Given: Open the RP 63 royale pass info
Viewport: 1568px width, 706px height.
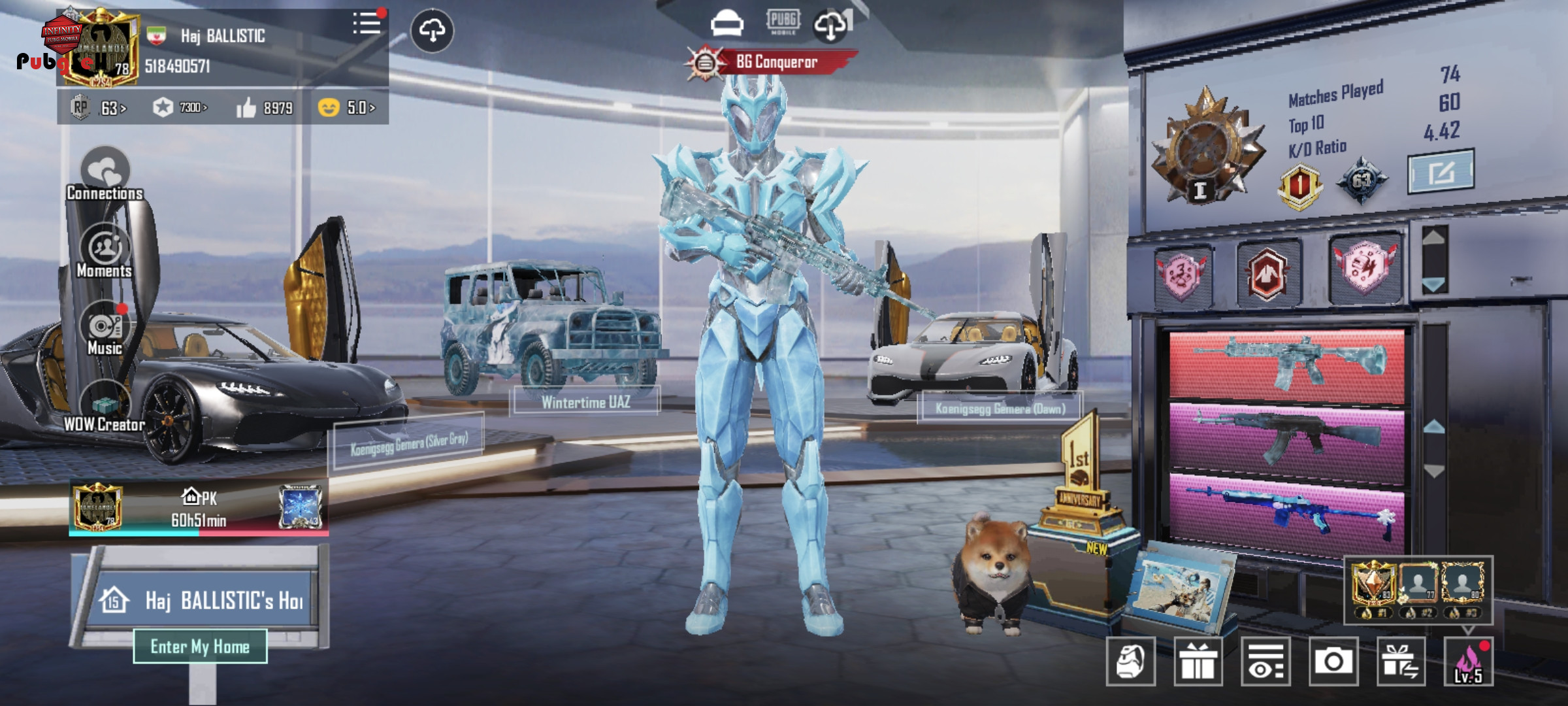Looking at the screenshot, I should [99, 107].
